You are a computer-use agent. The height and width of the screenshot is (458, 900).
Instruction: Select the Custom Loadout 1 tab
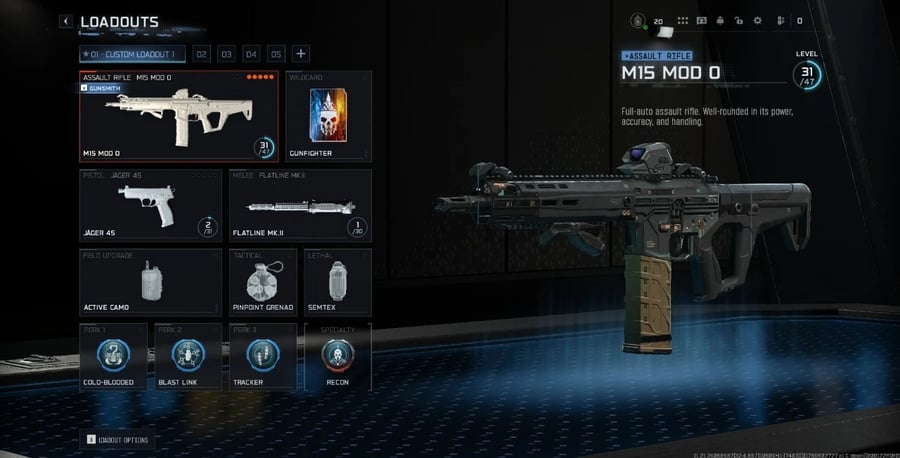133,54
